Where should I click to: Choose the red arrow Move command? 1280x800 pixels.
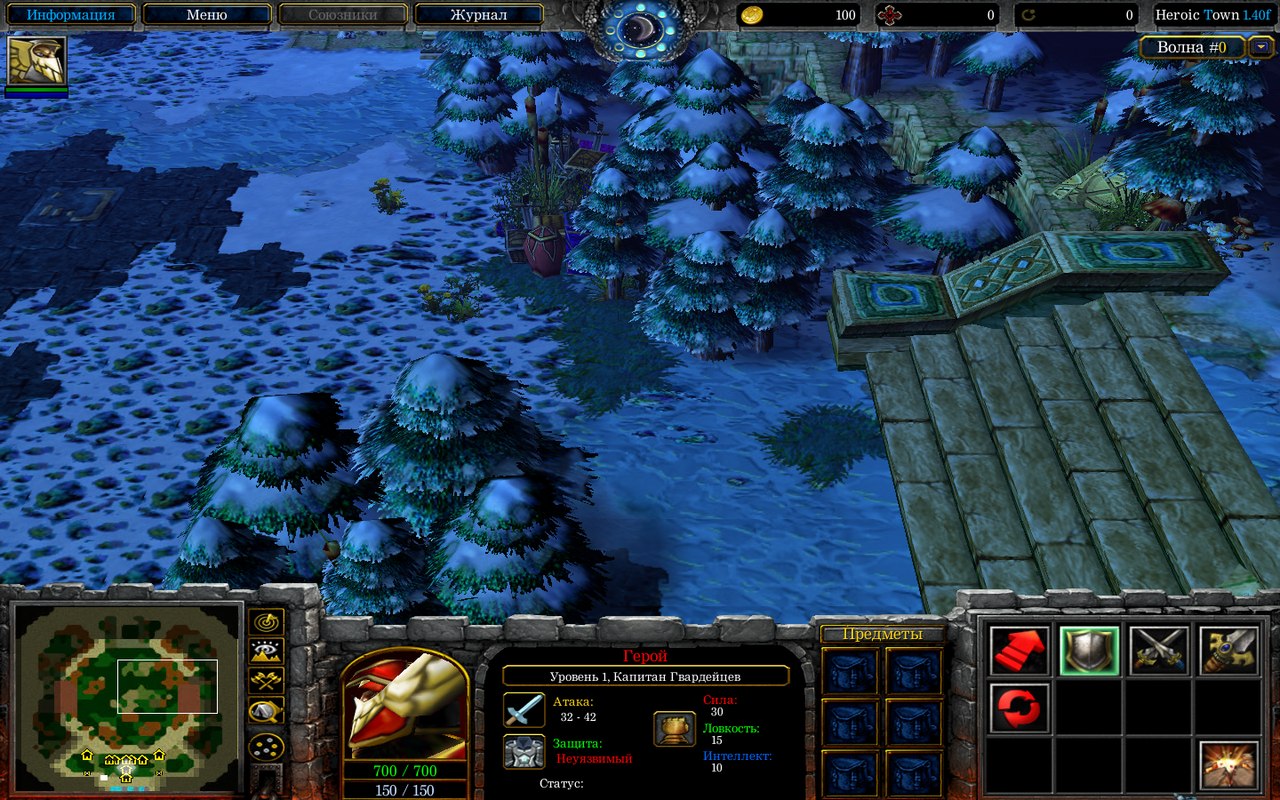point(1020,650)
